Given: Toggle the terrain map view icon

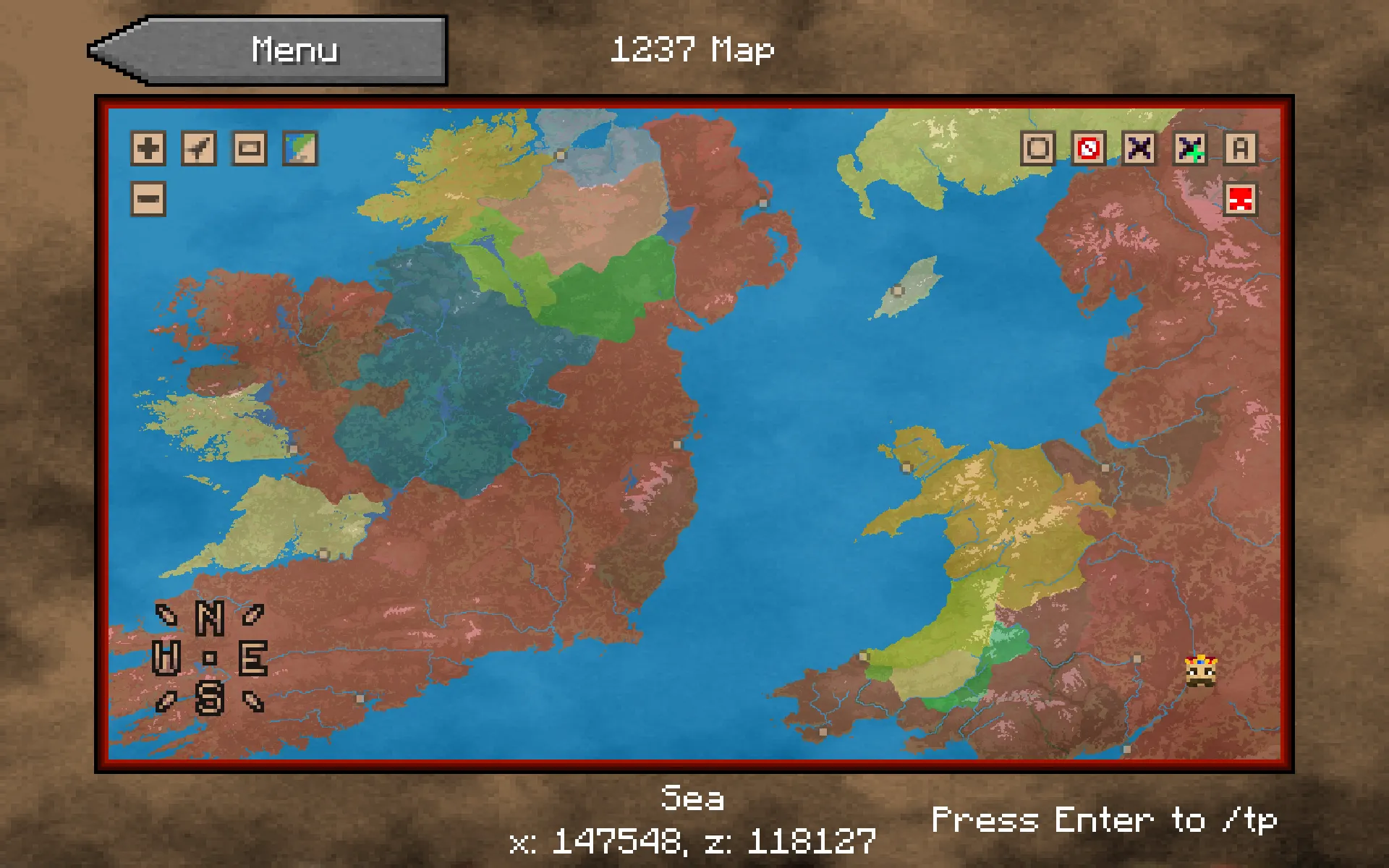Looking at the screenshot, I should coord(300,149).
